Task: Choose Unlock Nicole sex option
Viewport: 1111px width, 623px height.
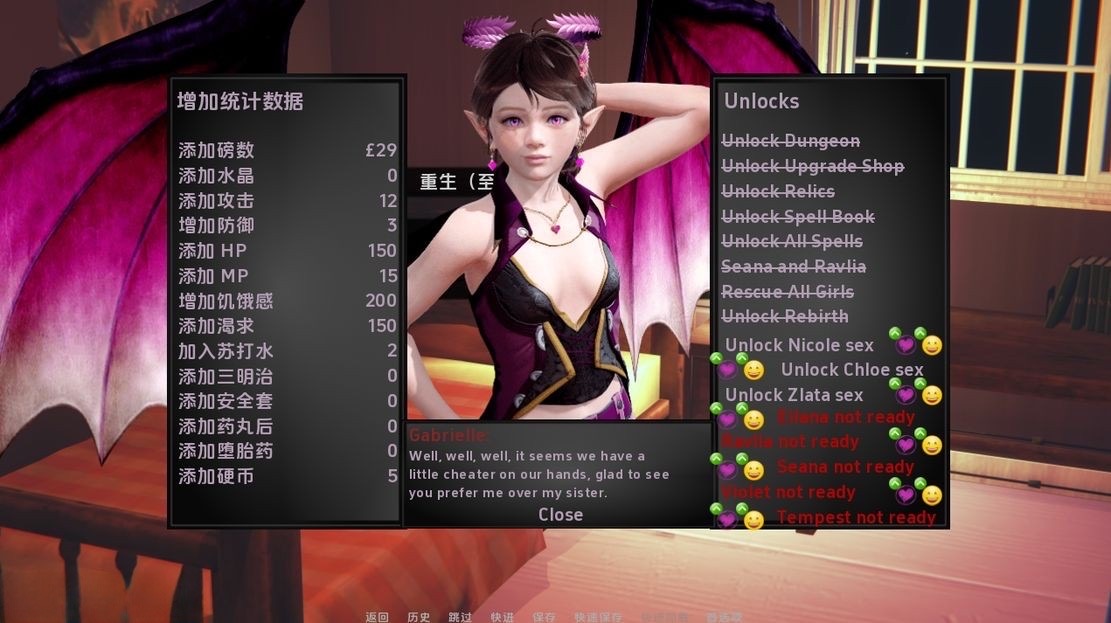Action: [x=799, y=345]
